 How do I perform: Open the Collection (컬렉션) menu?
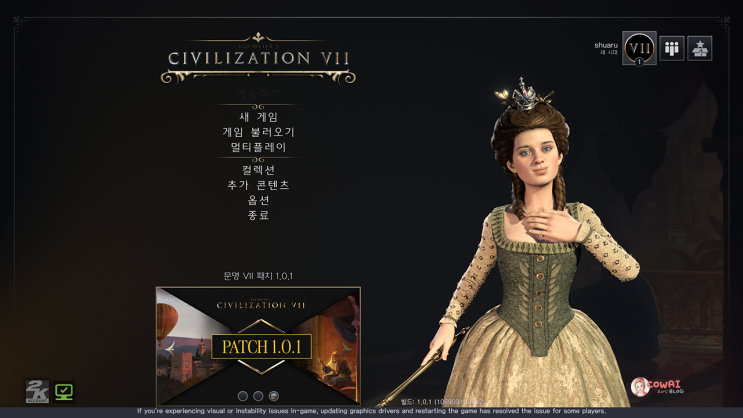click(258, 170)
